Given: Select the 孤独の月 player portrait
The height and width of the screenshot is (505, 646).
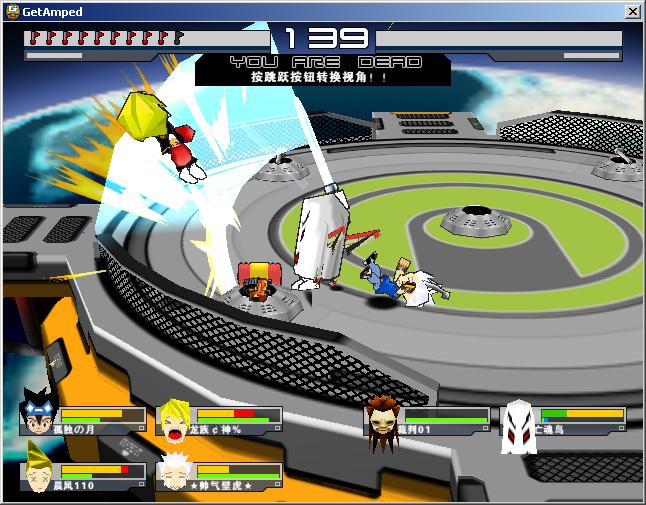Looking at the screenshot, I should [x=39, y=414].
